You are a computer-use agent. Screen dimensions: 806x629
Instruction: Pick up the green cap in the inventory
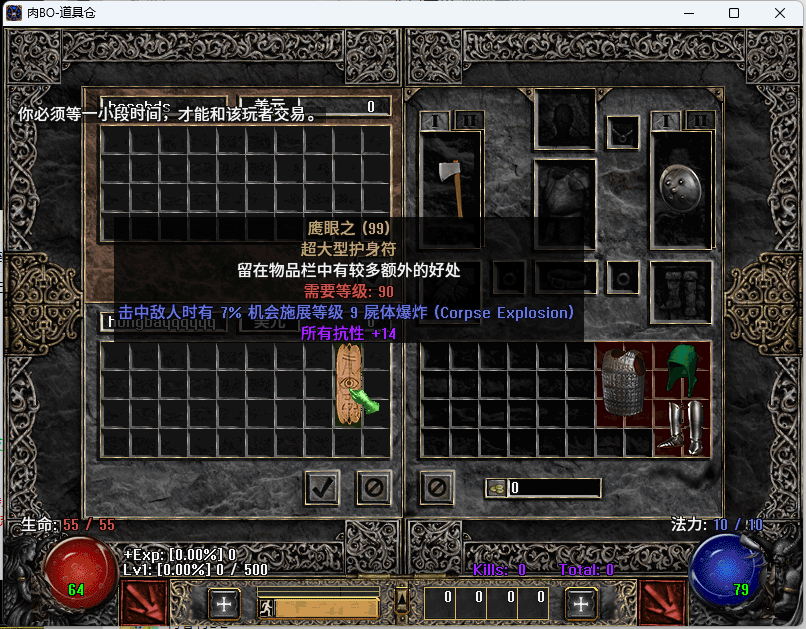click(x=681, y=370)
